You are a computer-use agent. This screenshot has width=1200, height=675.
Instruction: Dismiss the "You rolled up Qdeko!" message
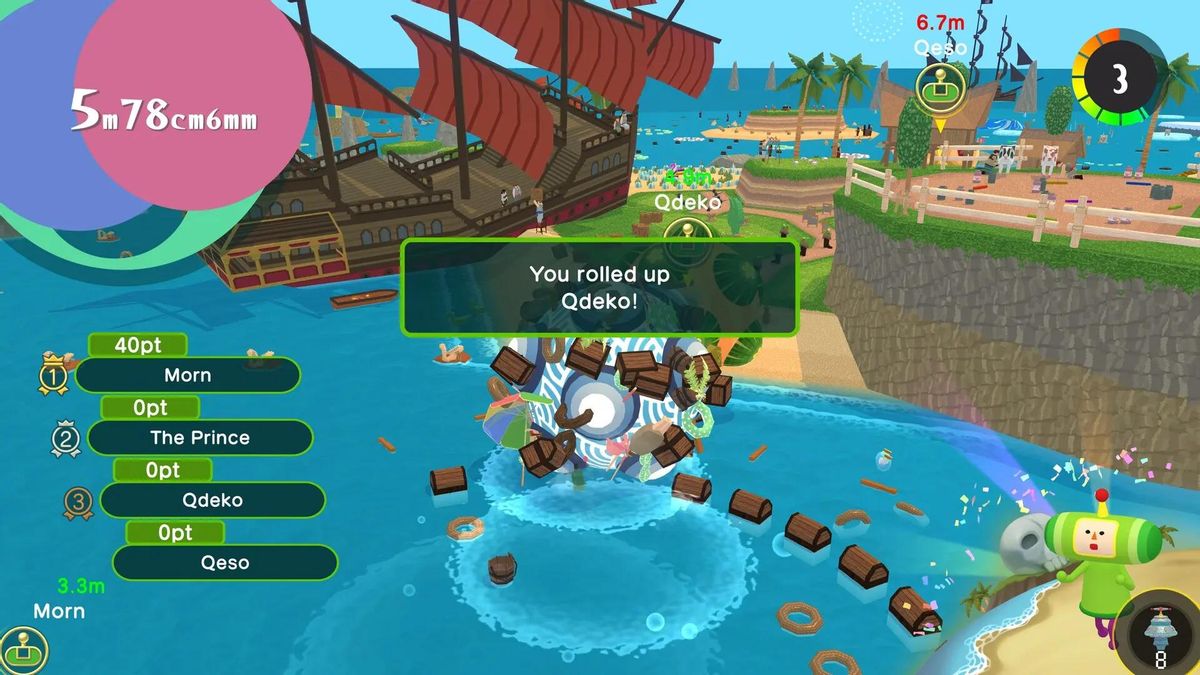pos(599,286)
